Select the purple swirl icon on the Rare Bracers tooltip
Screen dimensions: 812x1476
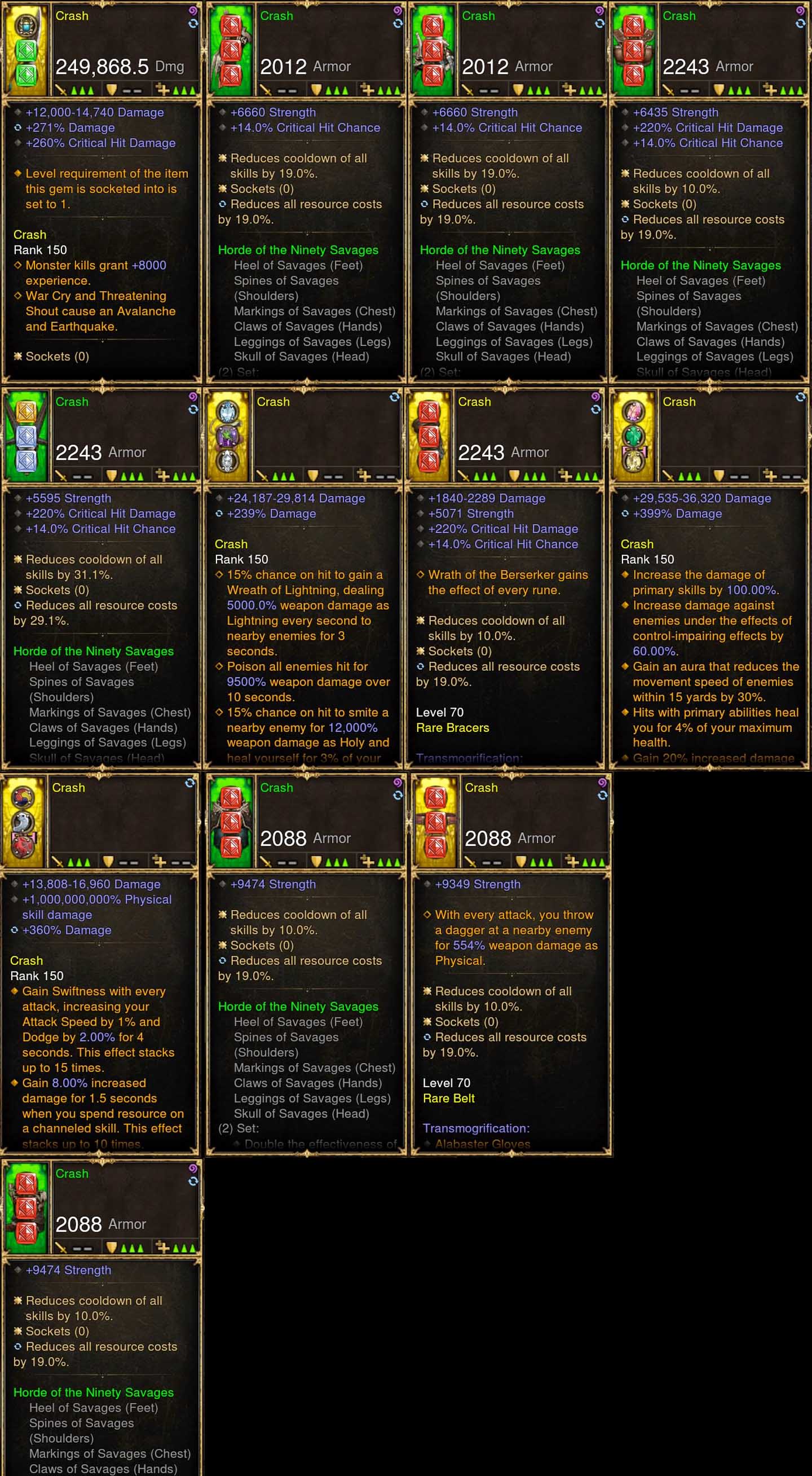pyautogui.click(x=595, y=397)
